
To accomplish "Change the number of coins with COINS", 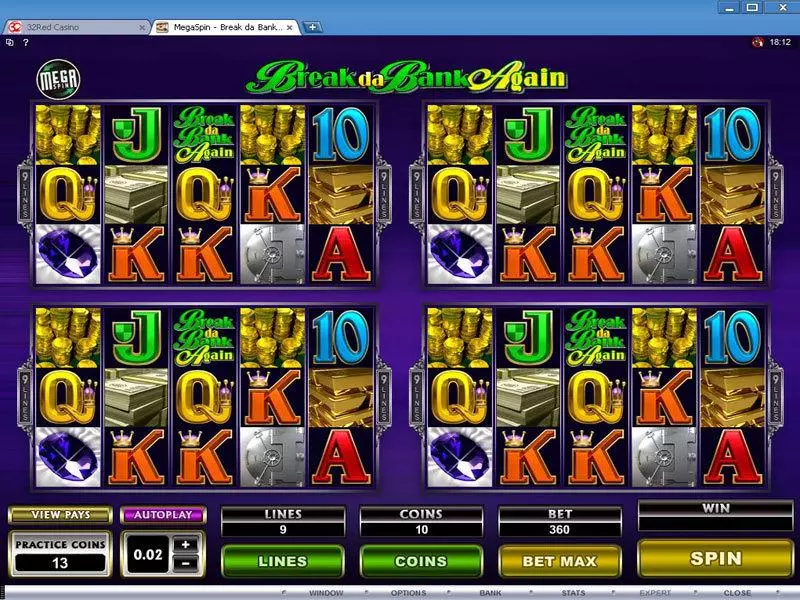I will tap(422, 561).
